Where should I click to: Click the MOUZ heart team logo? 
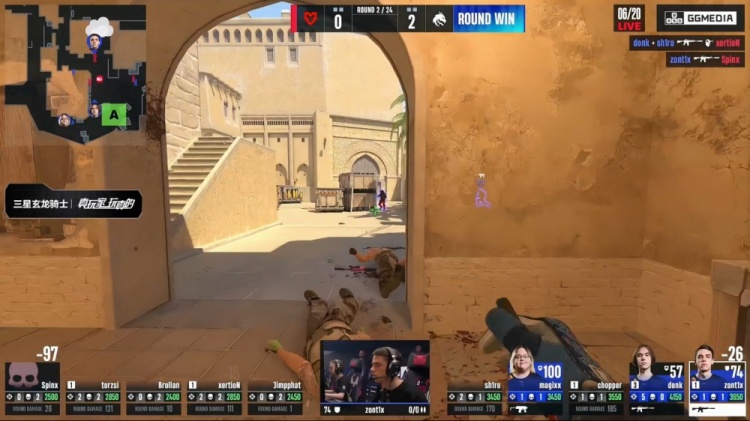point(309,18)
